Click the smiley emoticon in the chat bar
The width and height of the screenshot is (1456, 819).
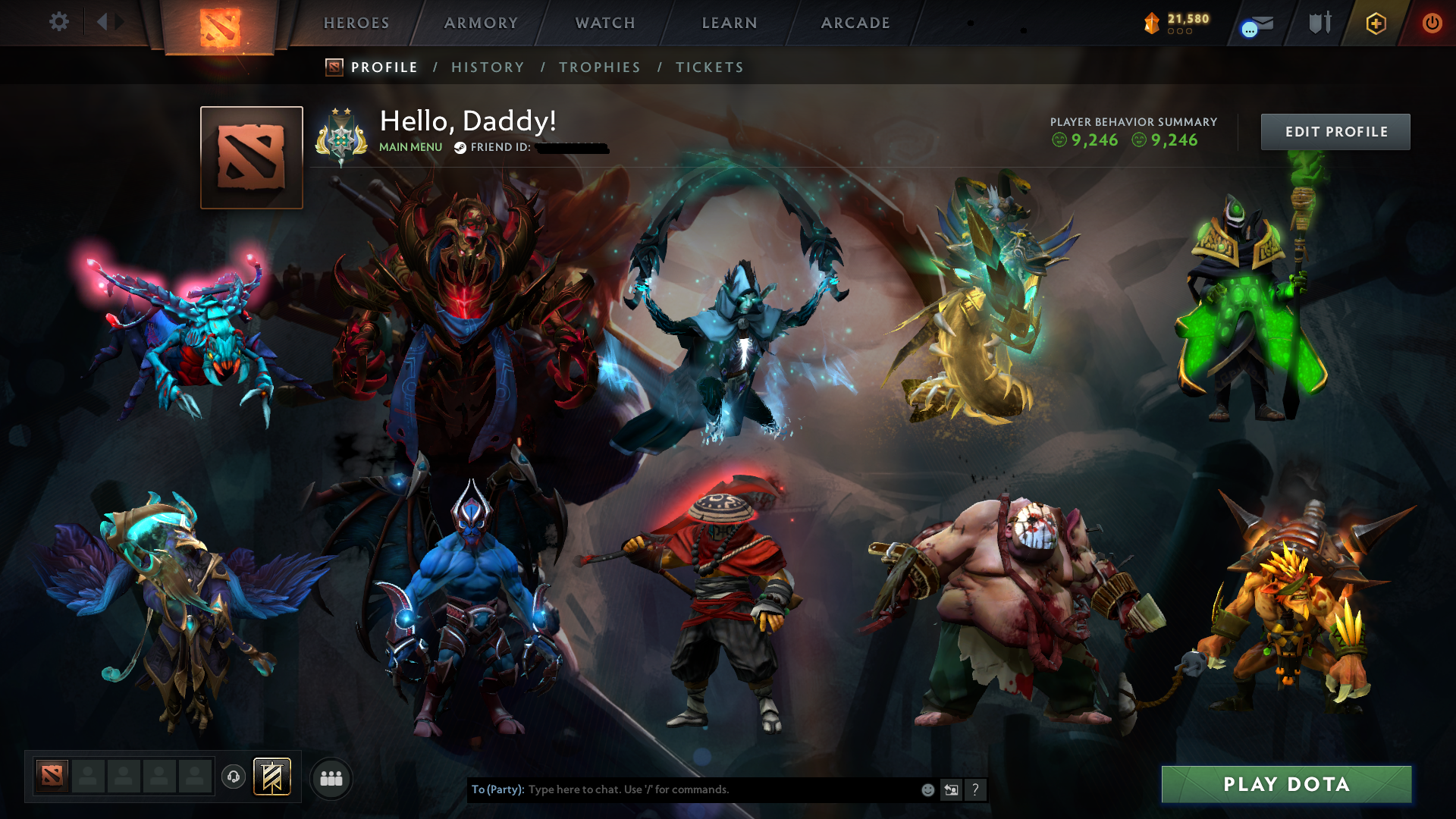(927, 789)
